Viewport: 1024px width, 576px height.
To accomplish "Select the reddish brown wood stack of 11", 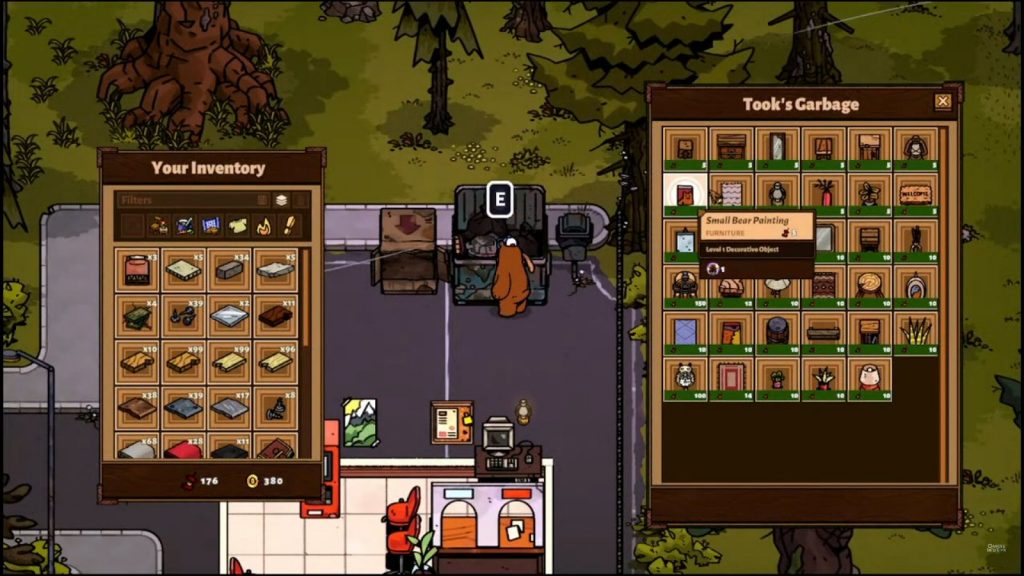I will coord(275,316).
